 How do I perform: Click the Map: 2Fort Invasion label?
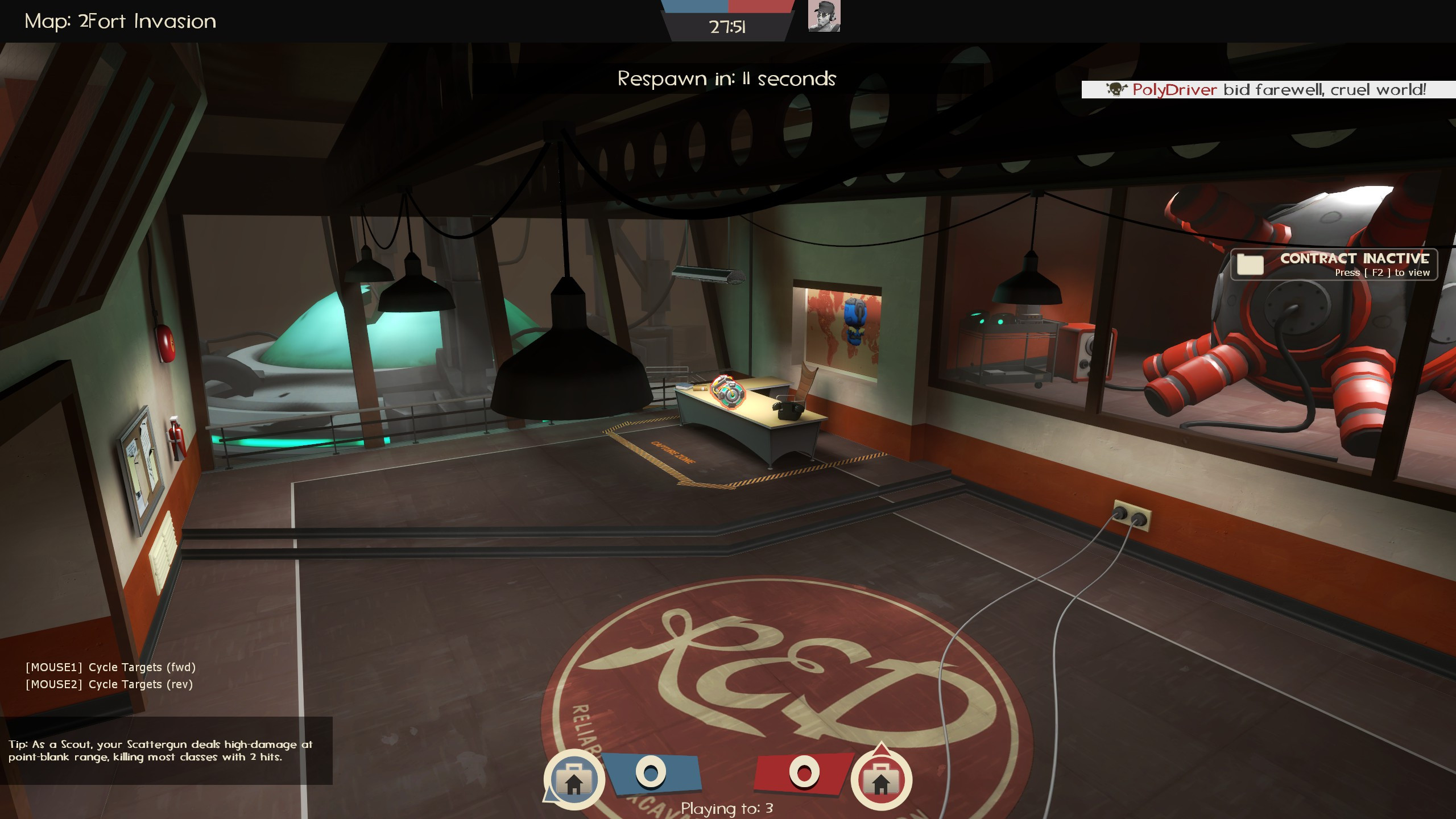(x=119, y=20)
